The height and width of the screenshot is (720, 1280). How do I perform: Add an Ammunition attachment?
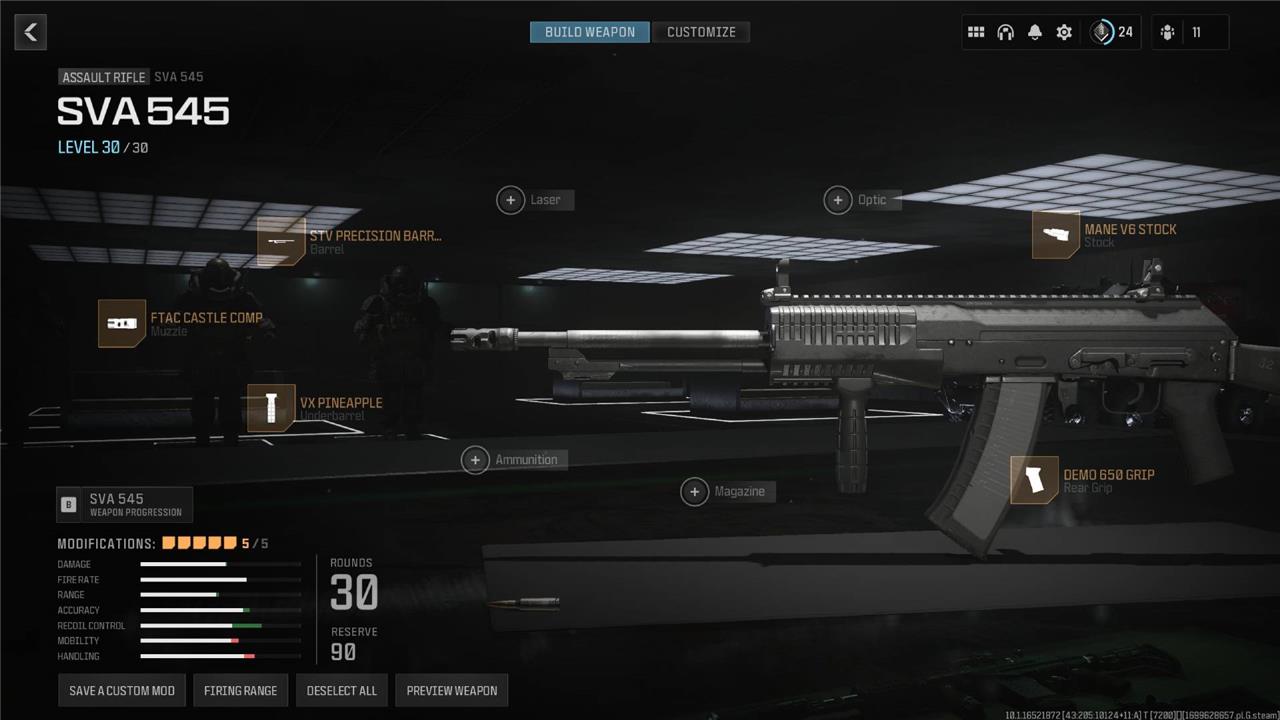tap(476, 460)
